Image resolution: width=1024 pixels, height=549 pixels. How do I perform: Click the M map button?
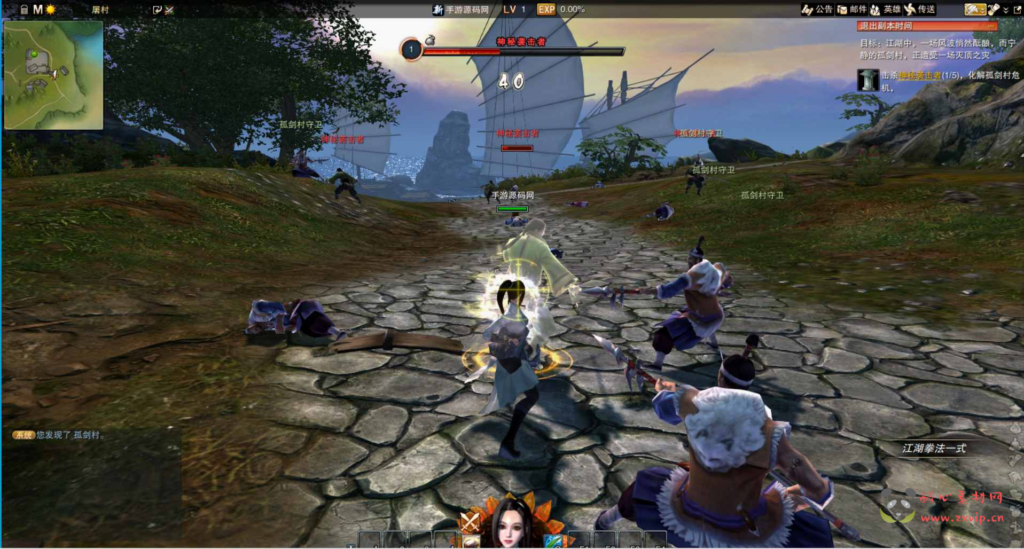(x=38, y=9)
